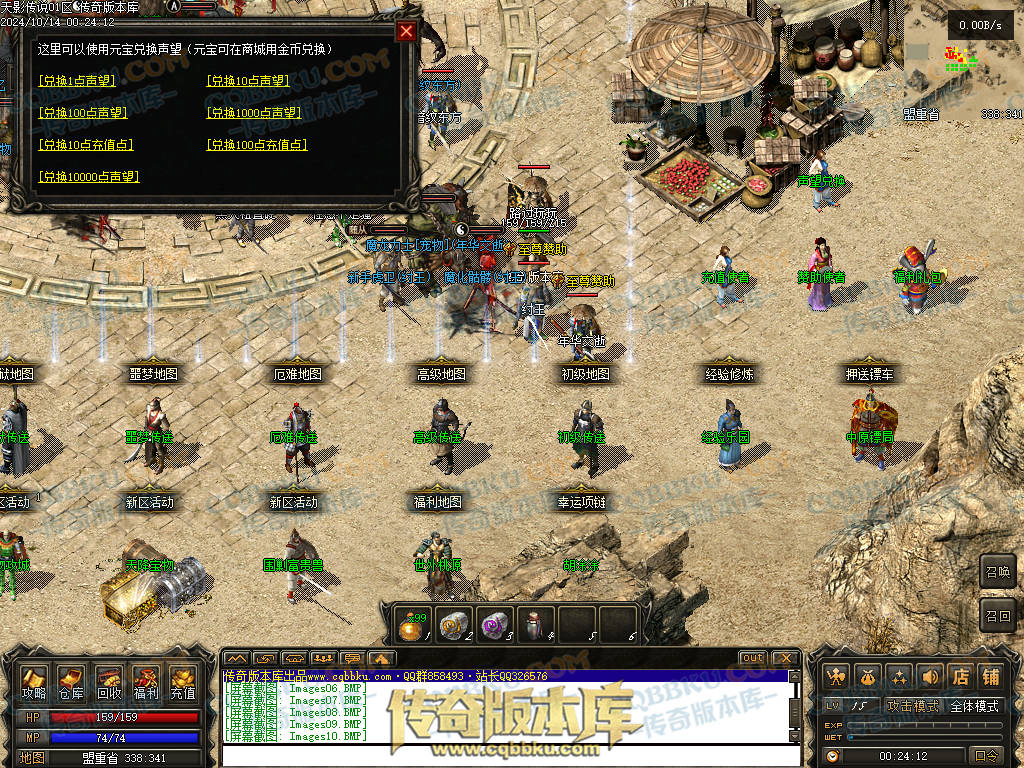The width and height of the screenshot is (1024, 768).
Task: Click the 召回 recall button
Action: point(997,614)
